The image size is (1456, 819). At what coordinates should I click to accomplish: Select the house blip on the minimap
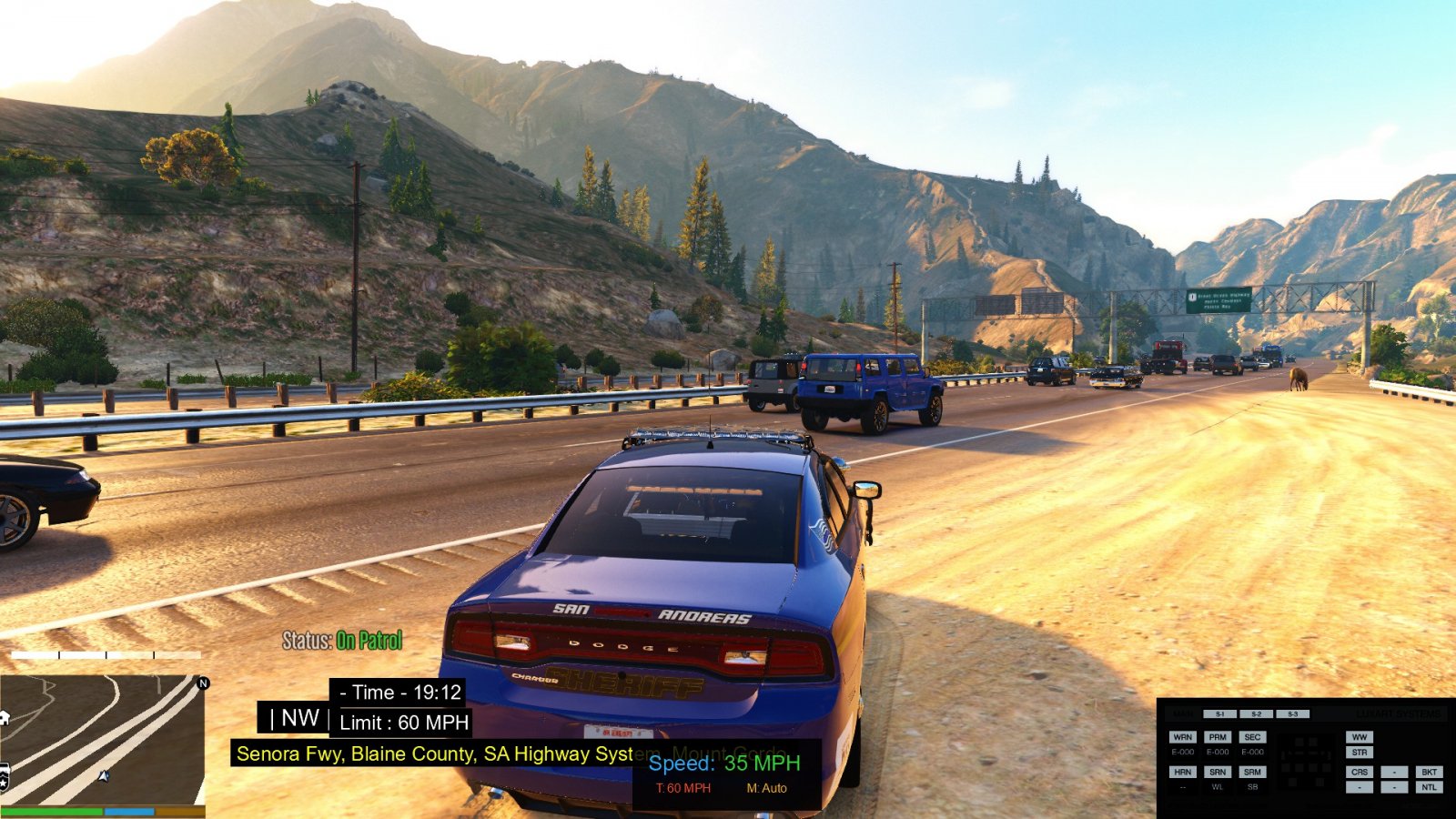(x=4, y=717)
